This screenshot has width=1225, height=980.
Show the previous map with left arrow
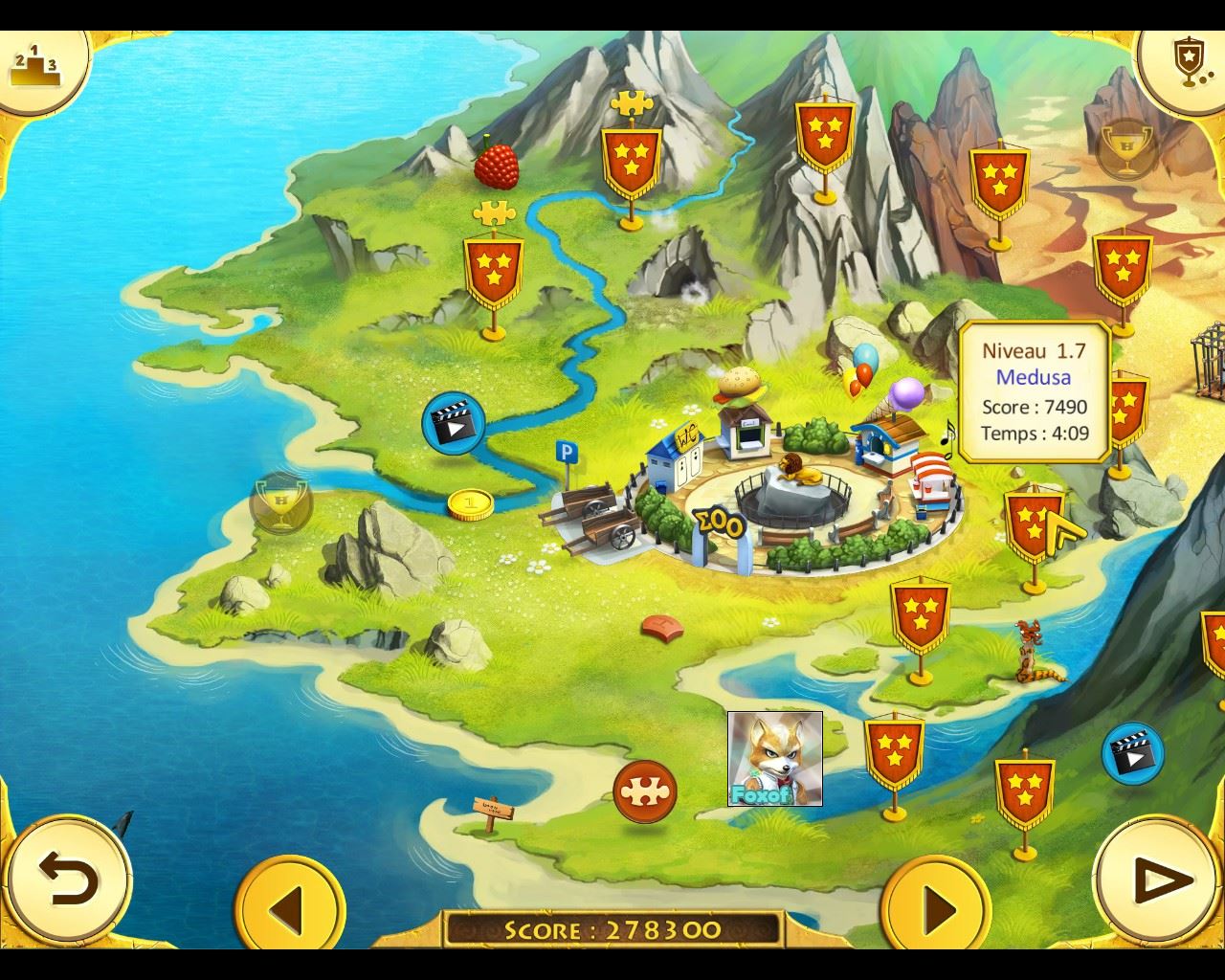click(x=289, y=906)
